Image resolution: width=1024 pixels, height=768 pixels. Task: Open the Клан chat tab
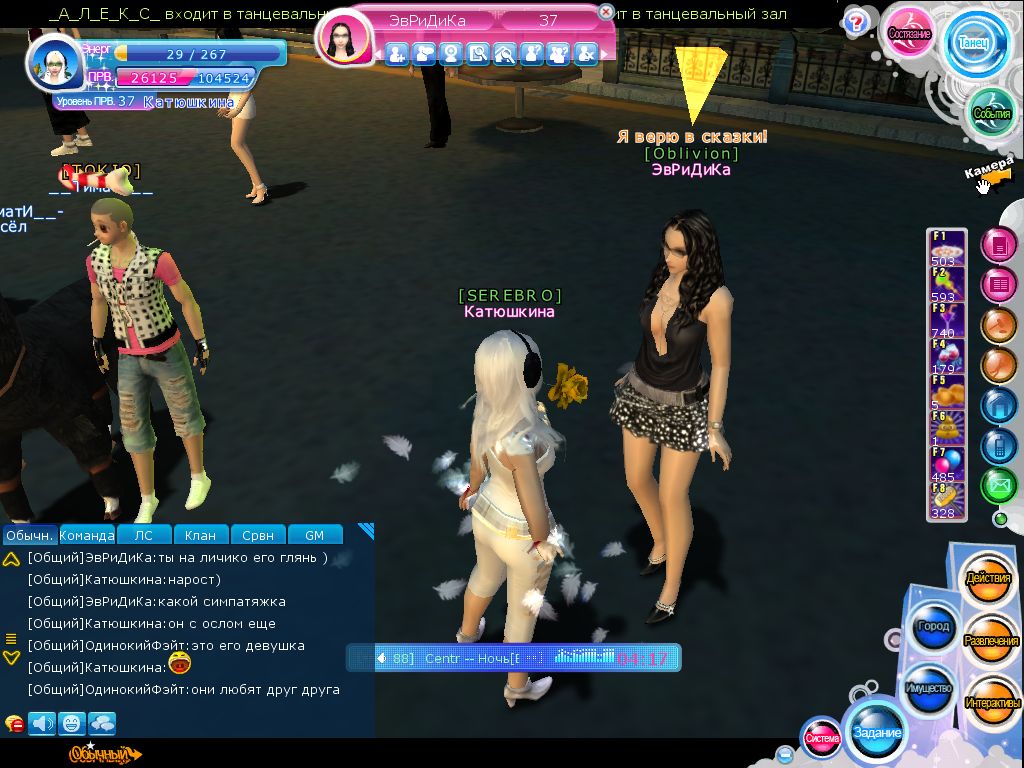coord(201,535)
